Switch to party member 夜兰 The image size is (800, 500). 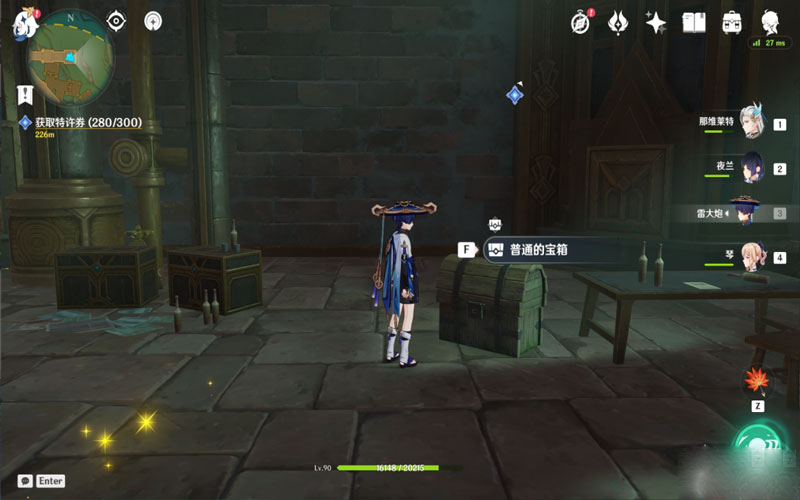pyautogui.click(x=750, y=167)
